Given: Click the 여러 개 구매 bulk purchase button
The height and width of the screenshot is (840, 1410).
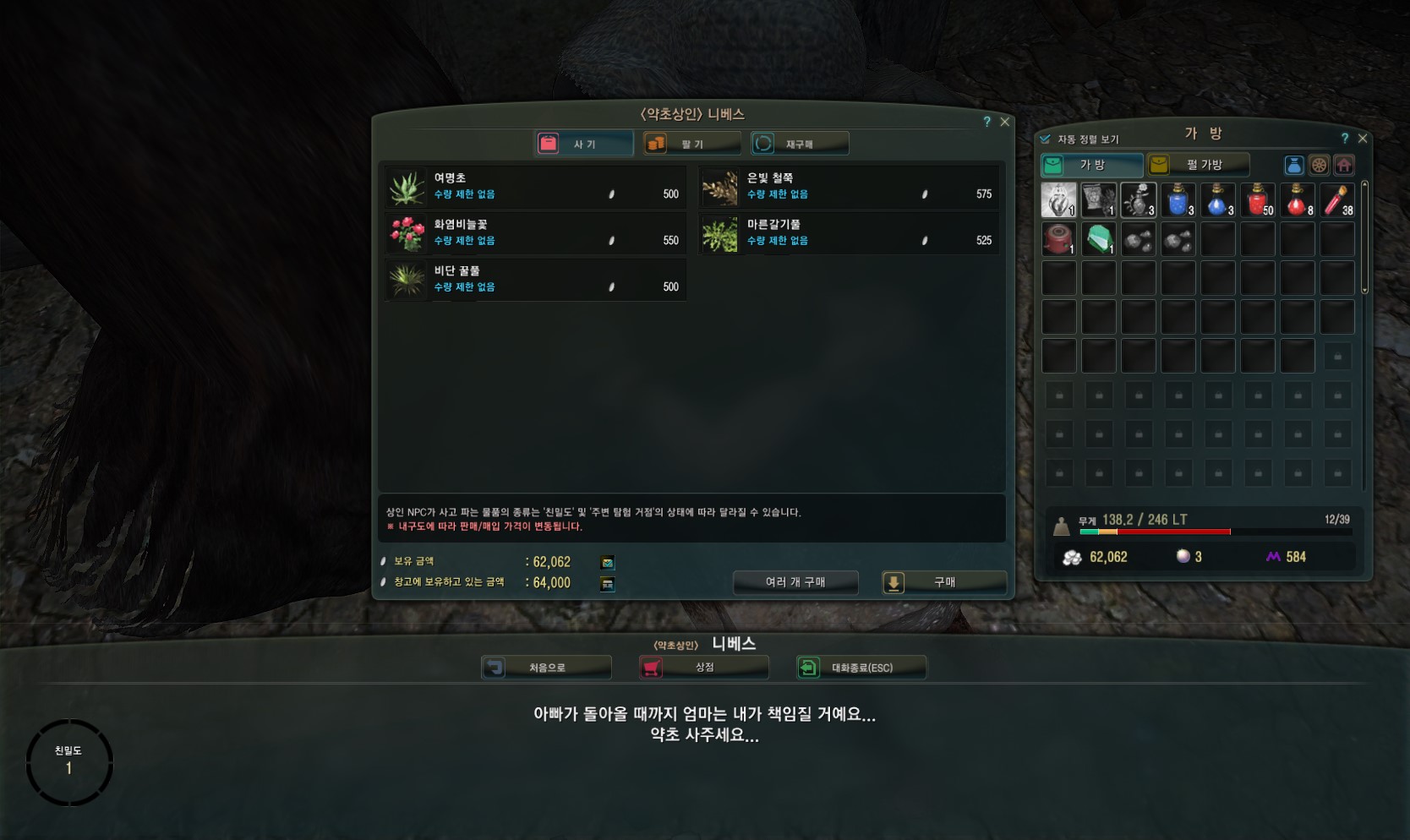Looking at the screenshot, I should point(795,582).
